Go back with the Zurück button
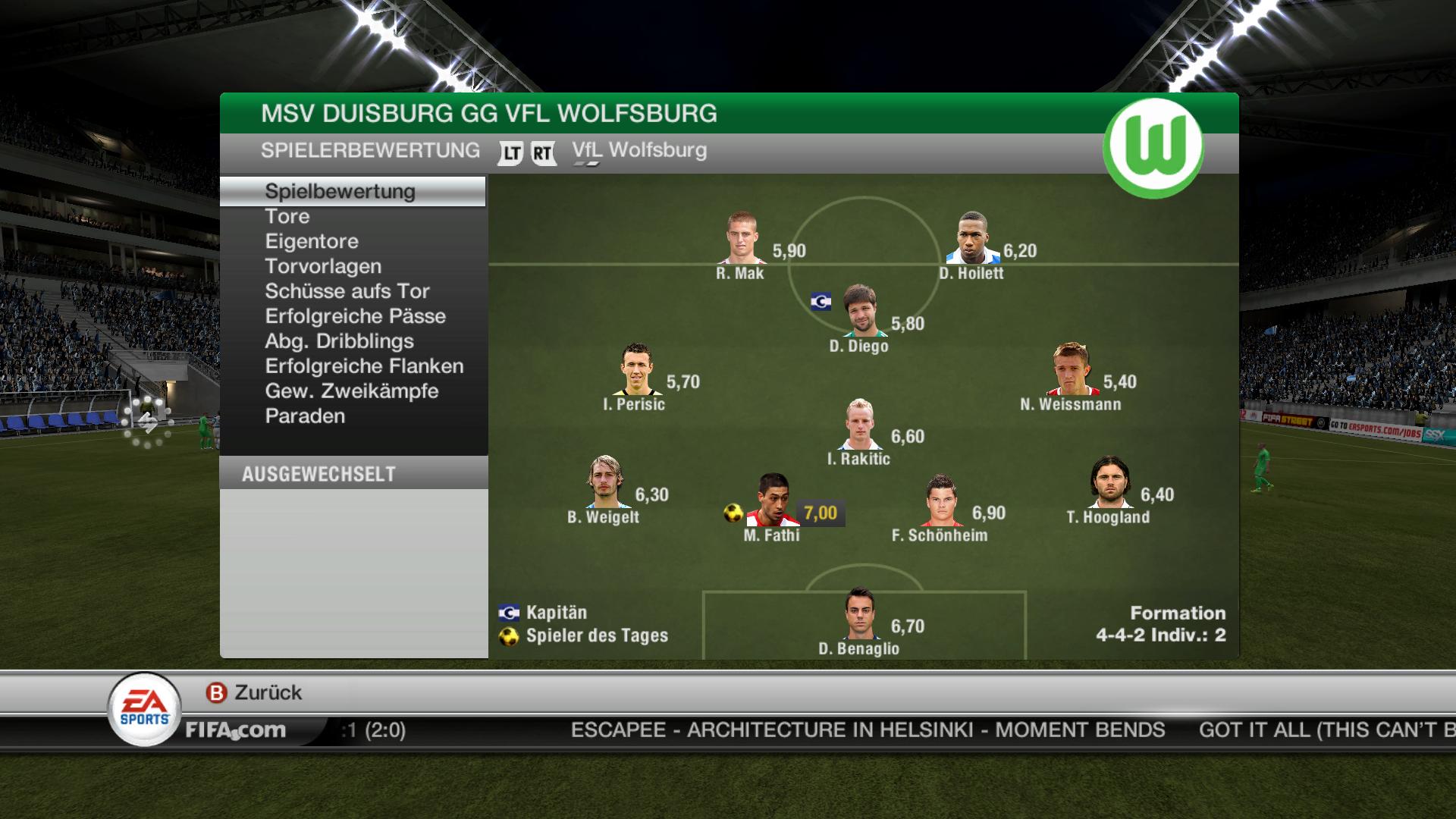 coord(255,692)
